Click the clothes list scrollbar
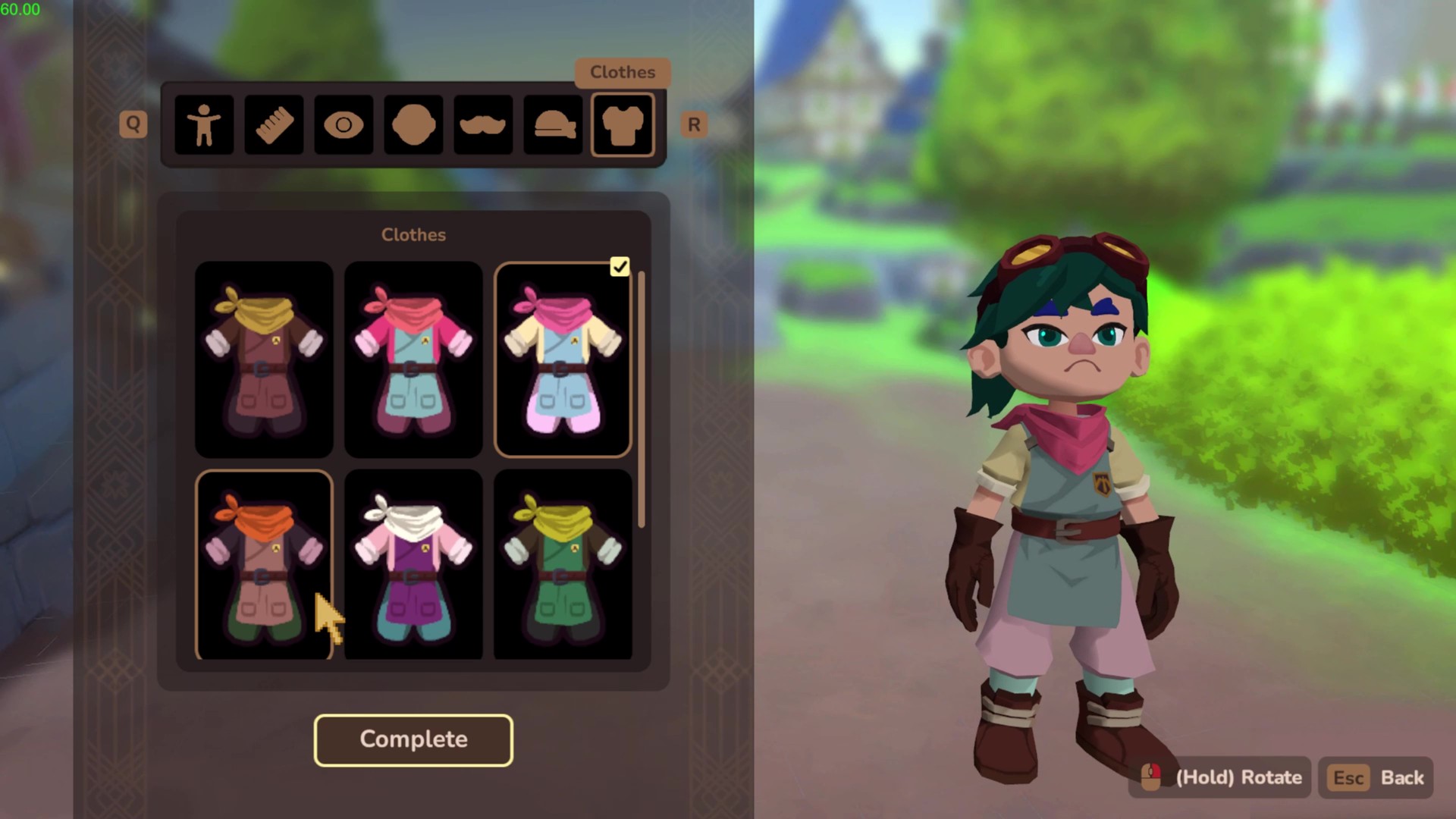The width and height of the screenshot is (1456, 819). [x=642, y=399]
